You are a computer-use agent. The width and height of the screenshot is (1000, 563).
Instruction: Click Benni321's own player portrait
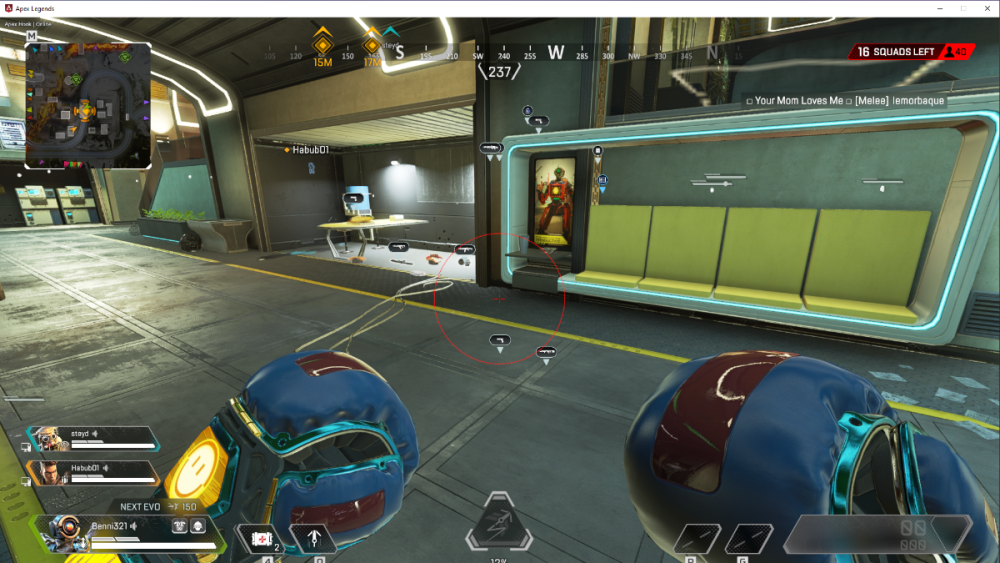(x=63, y=533)
